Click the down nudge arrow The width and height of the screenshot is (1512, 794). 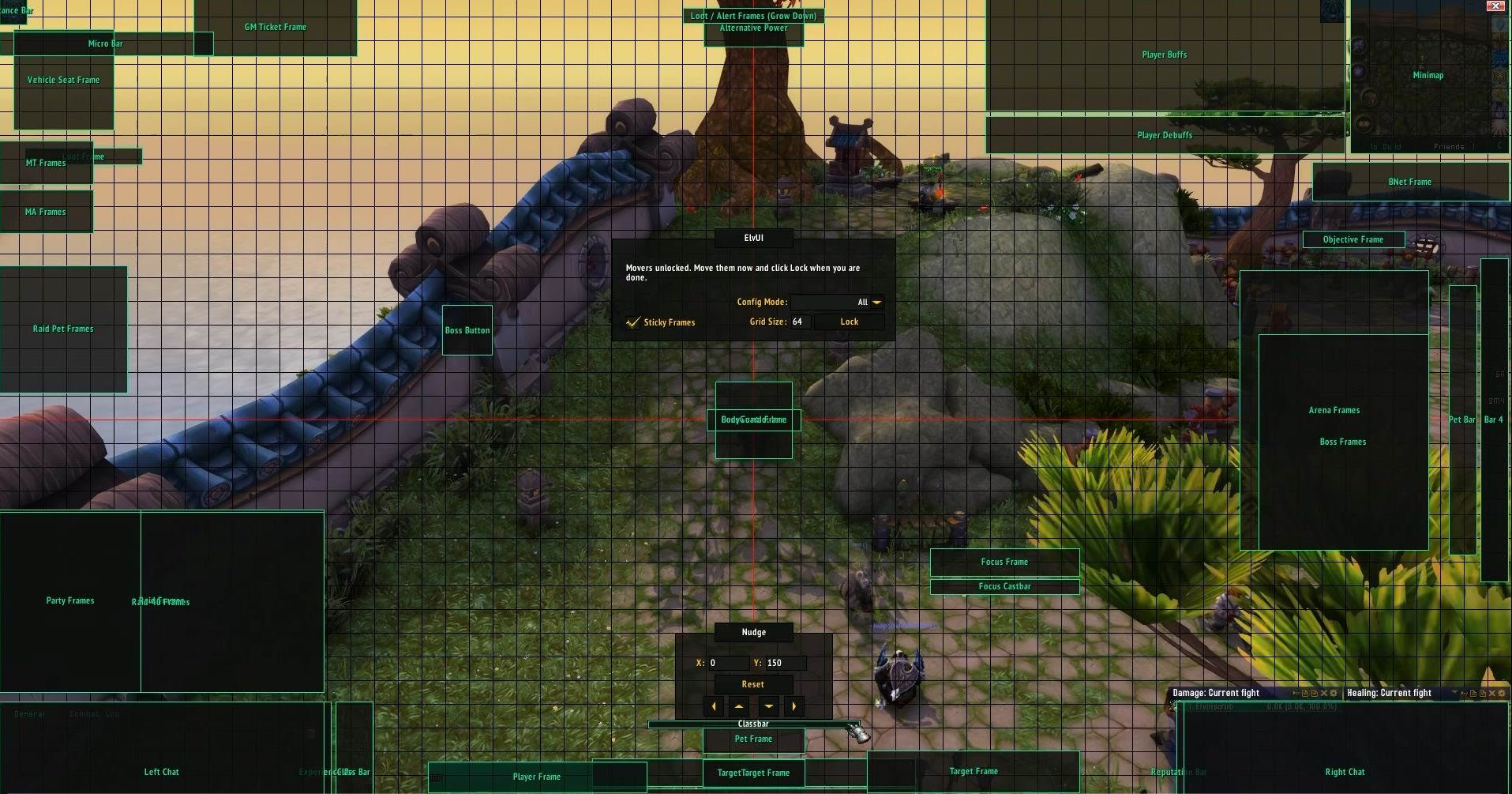pyautogui.click(x=768, y=706)
